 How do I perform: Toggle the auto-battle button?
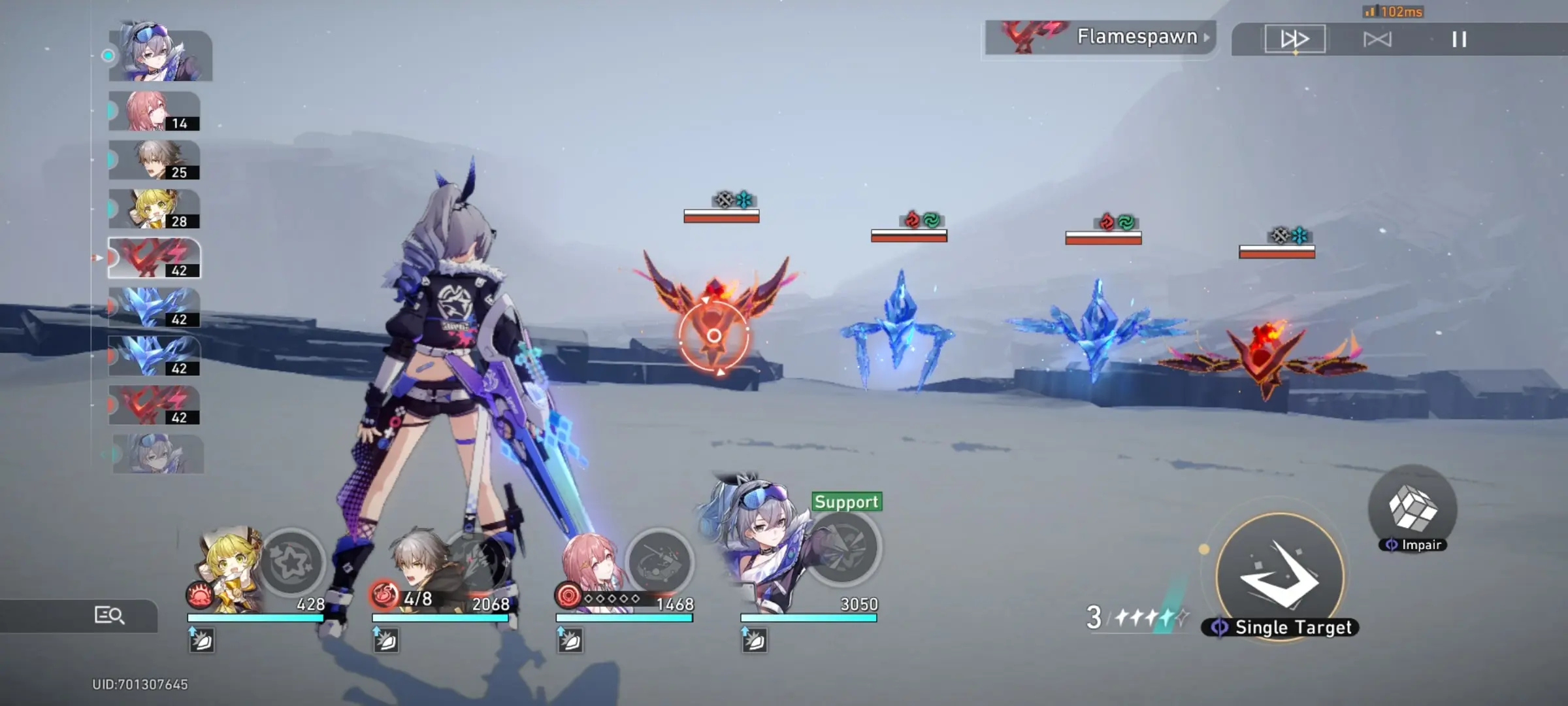tap(1377, 40)
